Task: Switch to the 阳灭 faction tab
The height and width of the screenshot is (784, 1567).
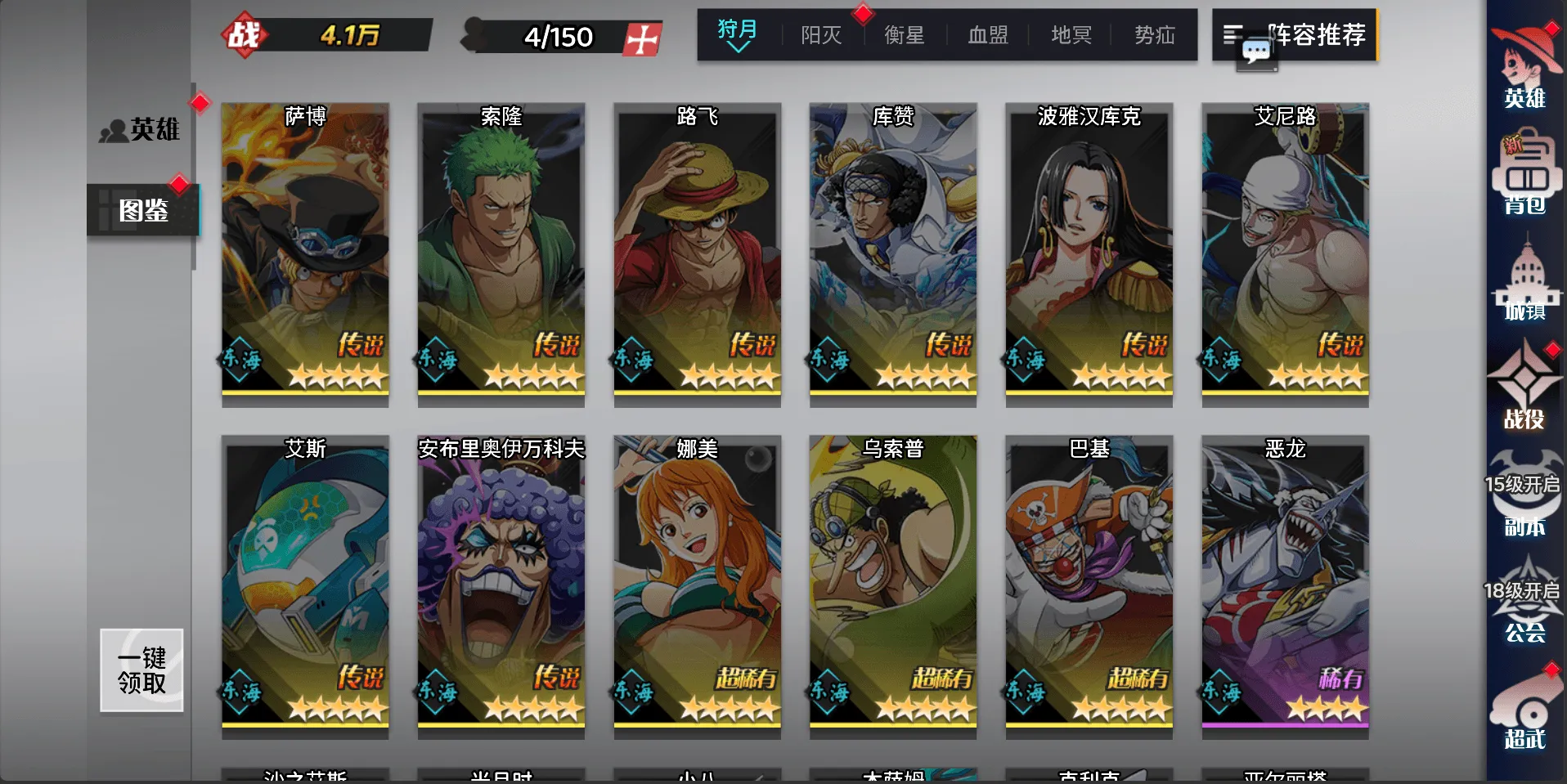Action: pos(821,35)
